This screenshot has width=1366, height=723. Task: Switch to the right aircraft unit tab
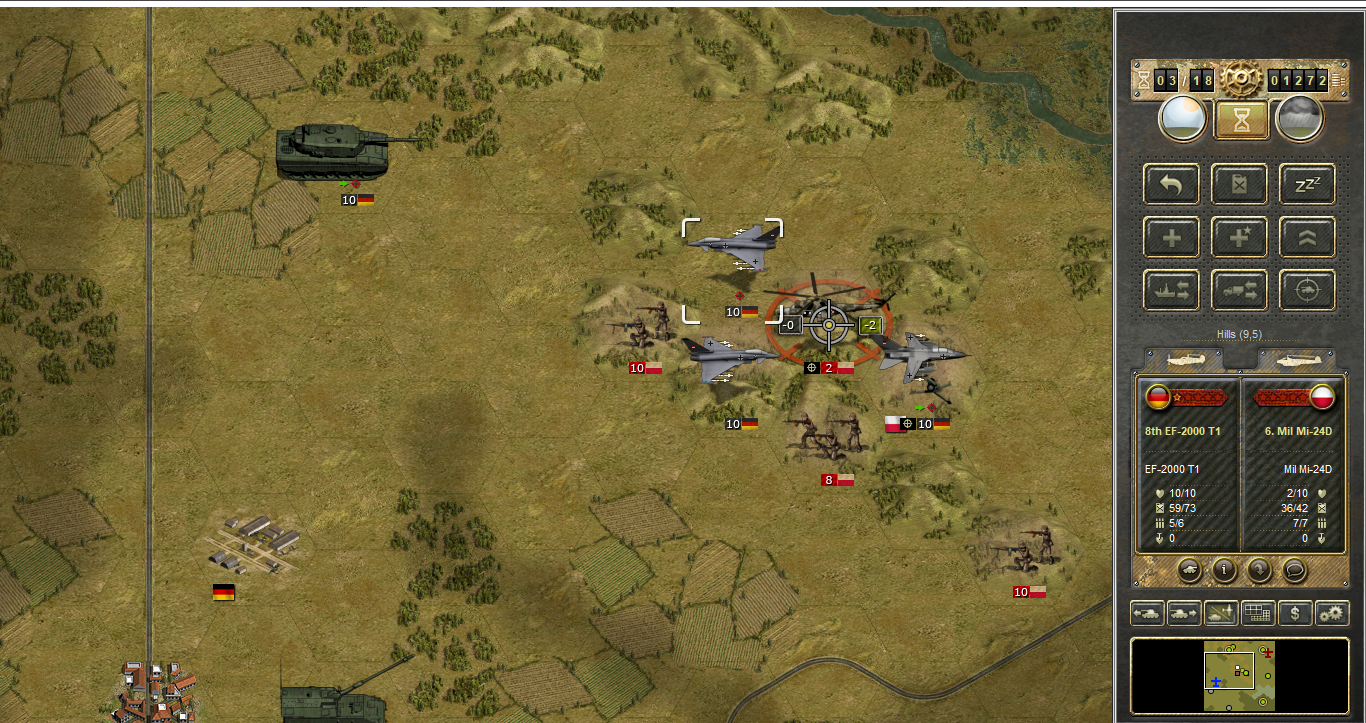(x=1296, y=358)
